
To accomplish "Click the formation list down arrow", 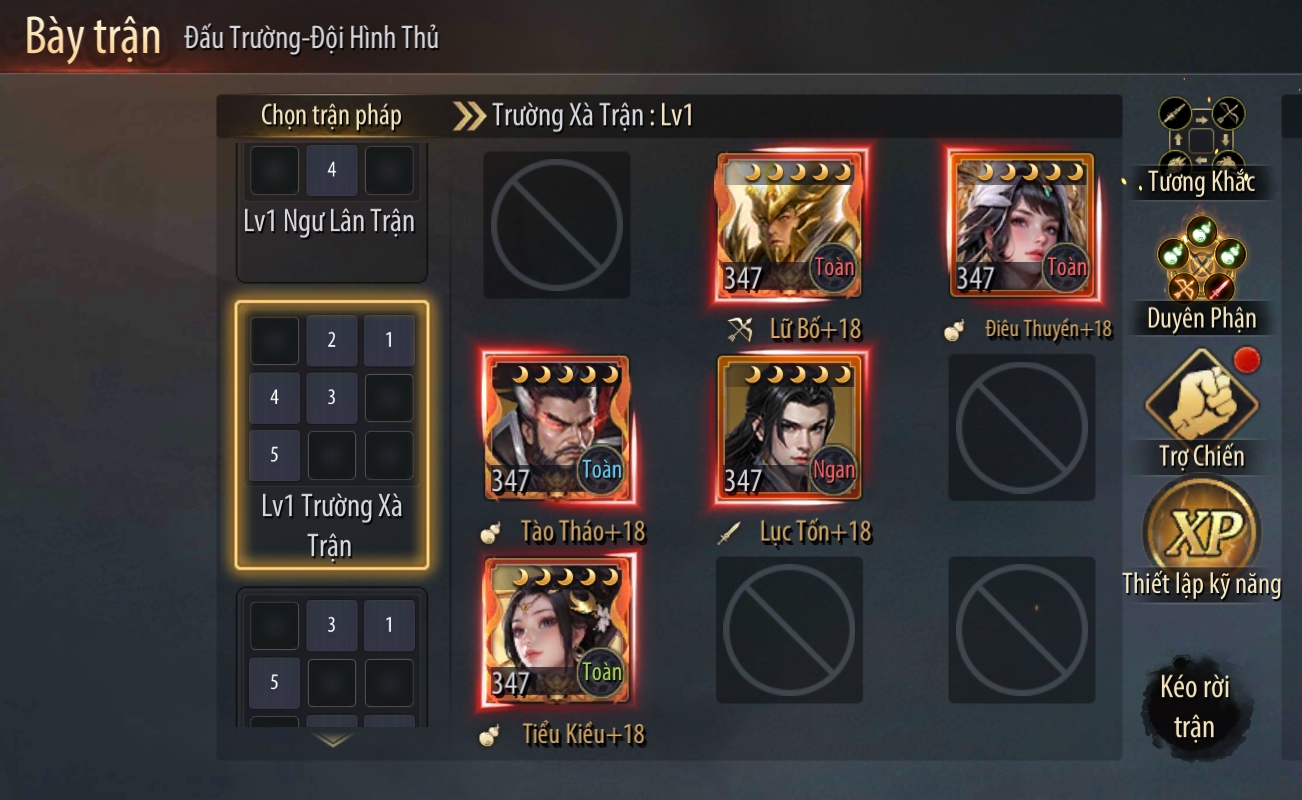I will coord(333,741).
